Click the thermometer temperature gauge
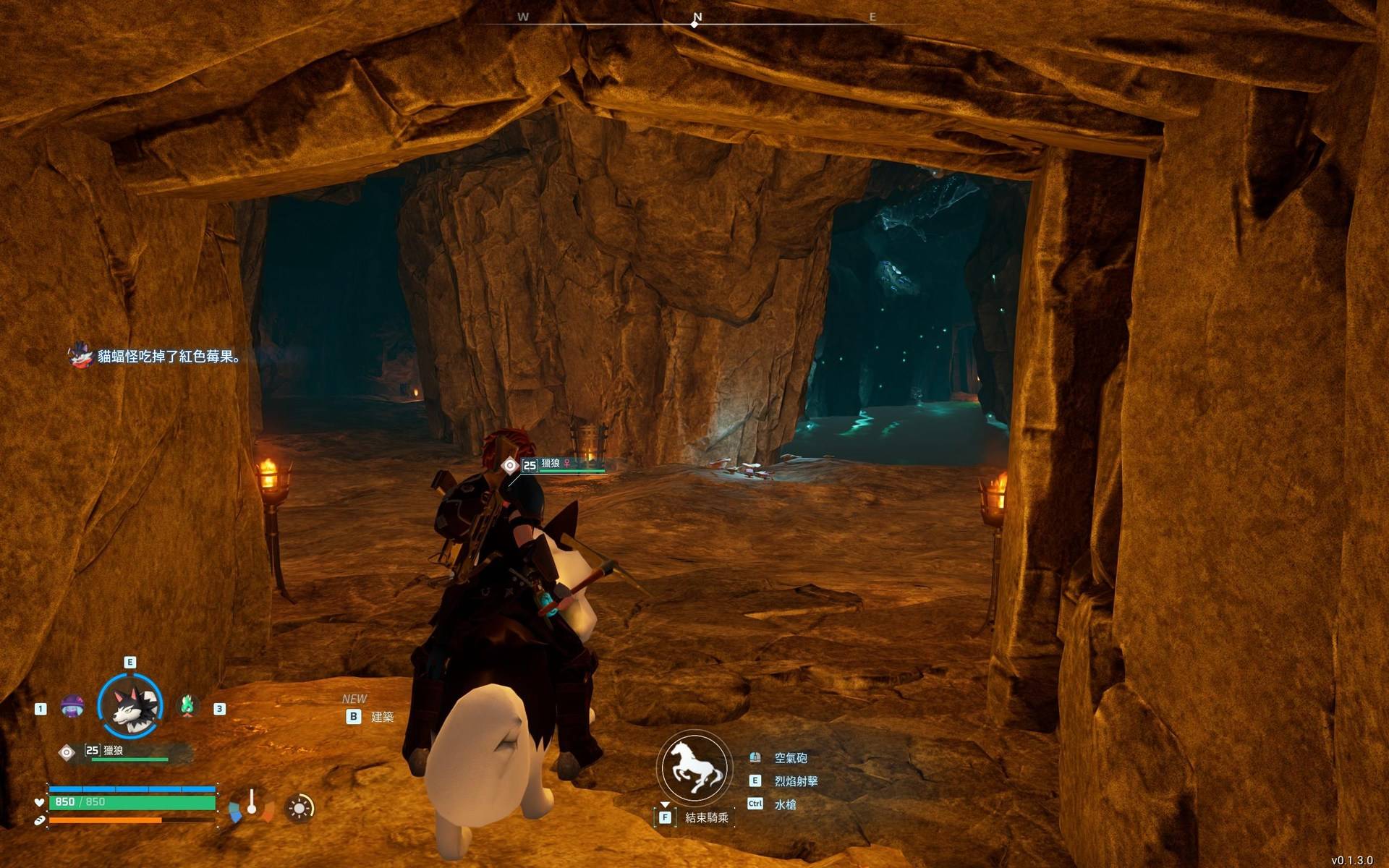Screen dimensions: 1389x868 coord(251,805)
